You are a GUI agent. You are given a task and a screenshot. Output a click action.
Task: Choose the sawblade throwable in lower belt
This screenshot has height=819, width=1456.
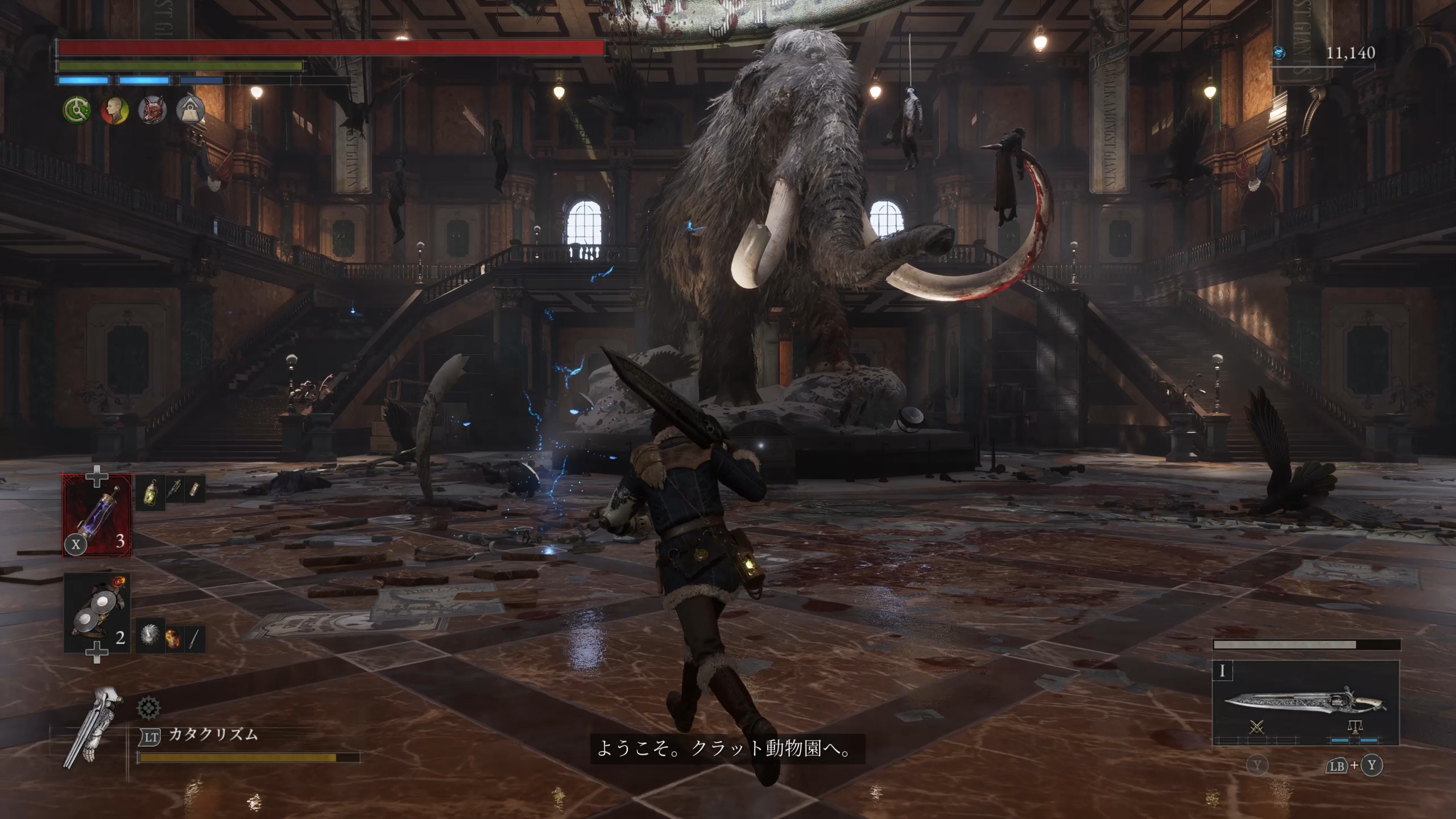pyautogui.click(x=150, y=635)
